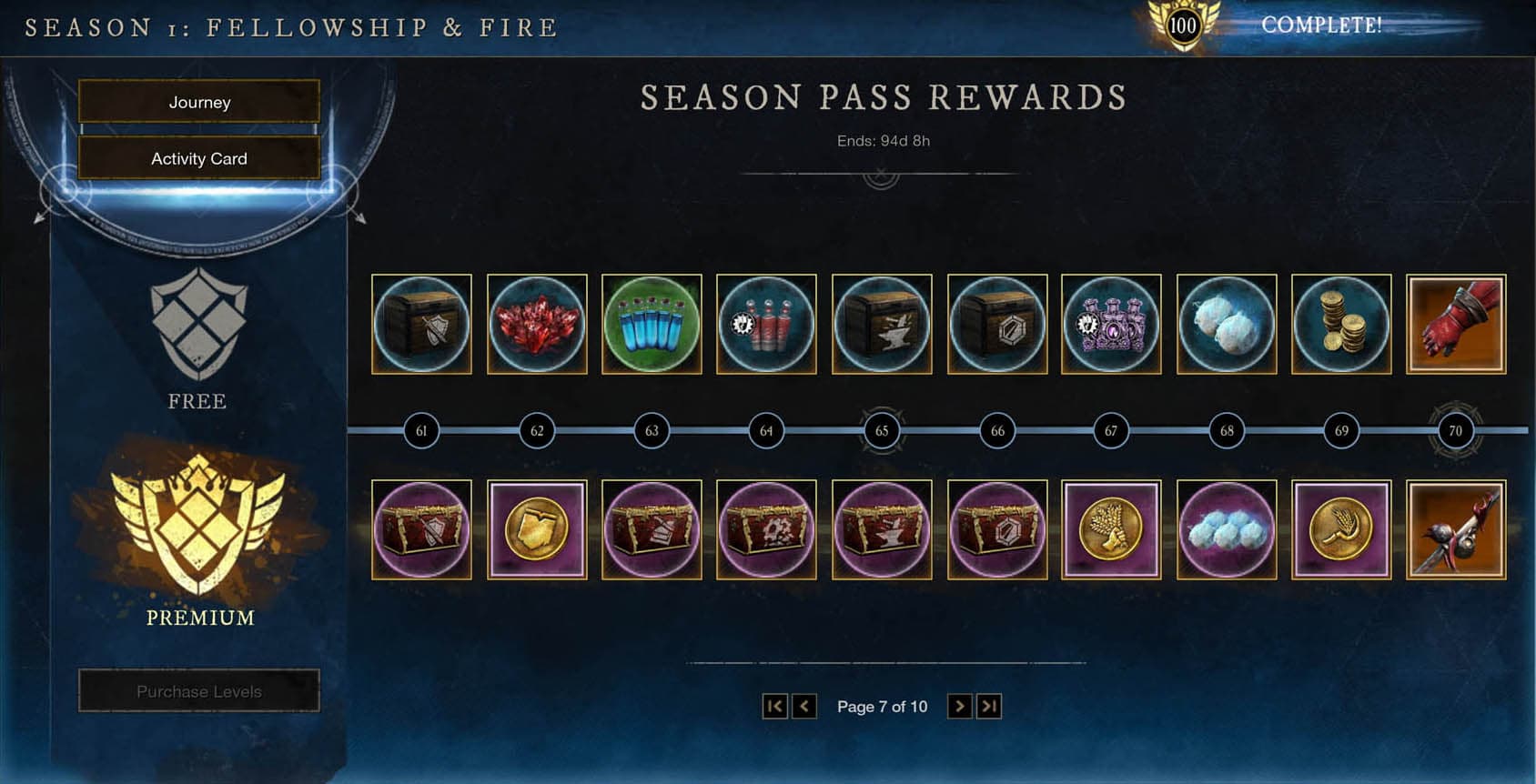Select the purple tincture reward at level 67

click(x=1111, y=324)
